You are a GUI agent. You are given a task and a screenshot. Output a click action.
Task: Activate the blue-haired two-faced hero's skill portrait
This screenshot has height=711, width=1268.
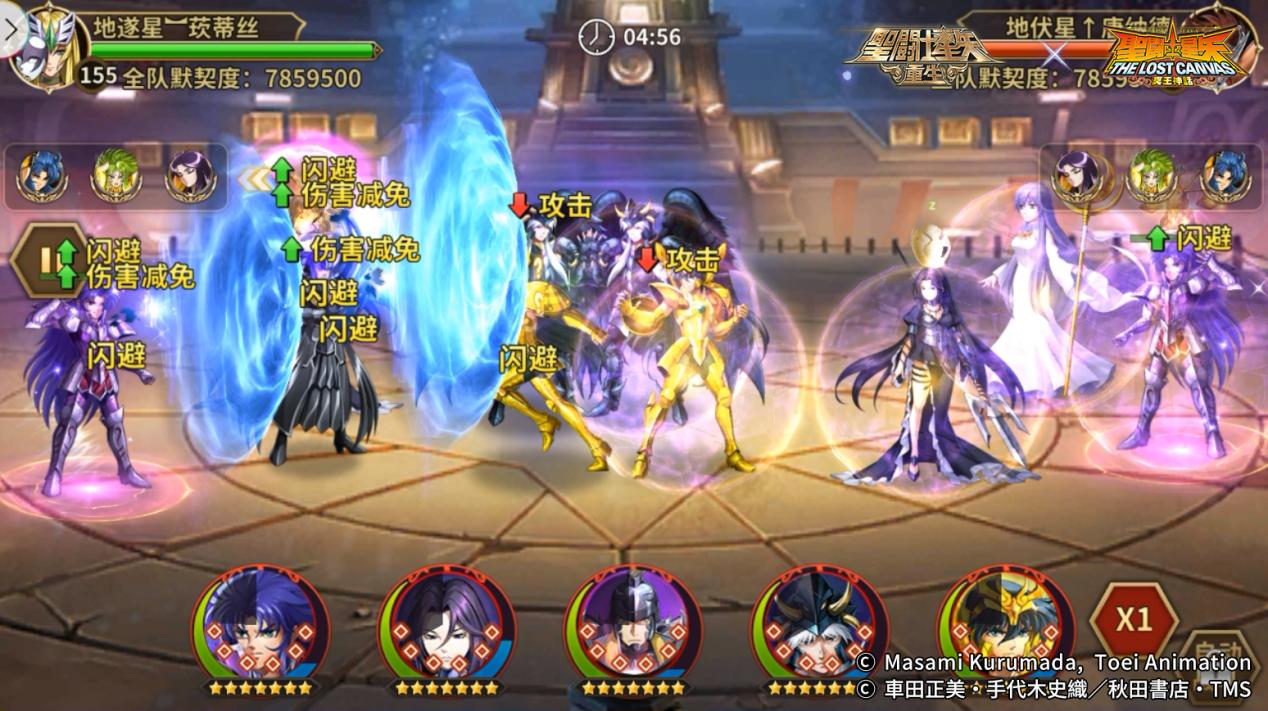(262, 628)
